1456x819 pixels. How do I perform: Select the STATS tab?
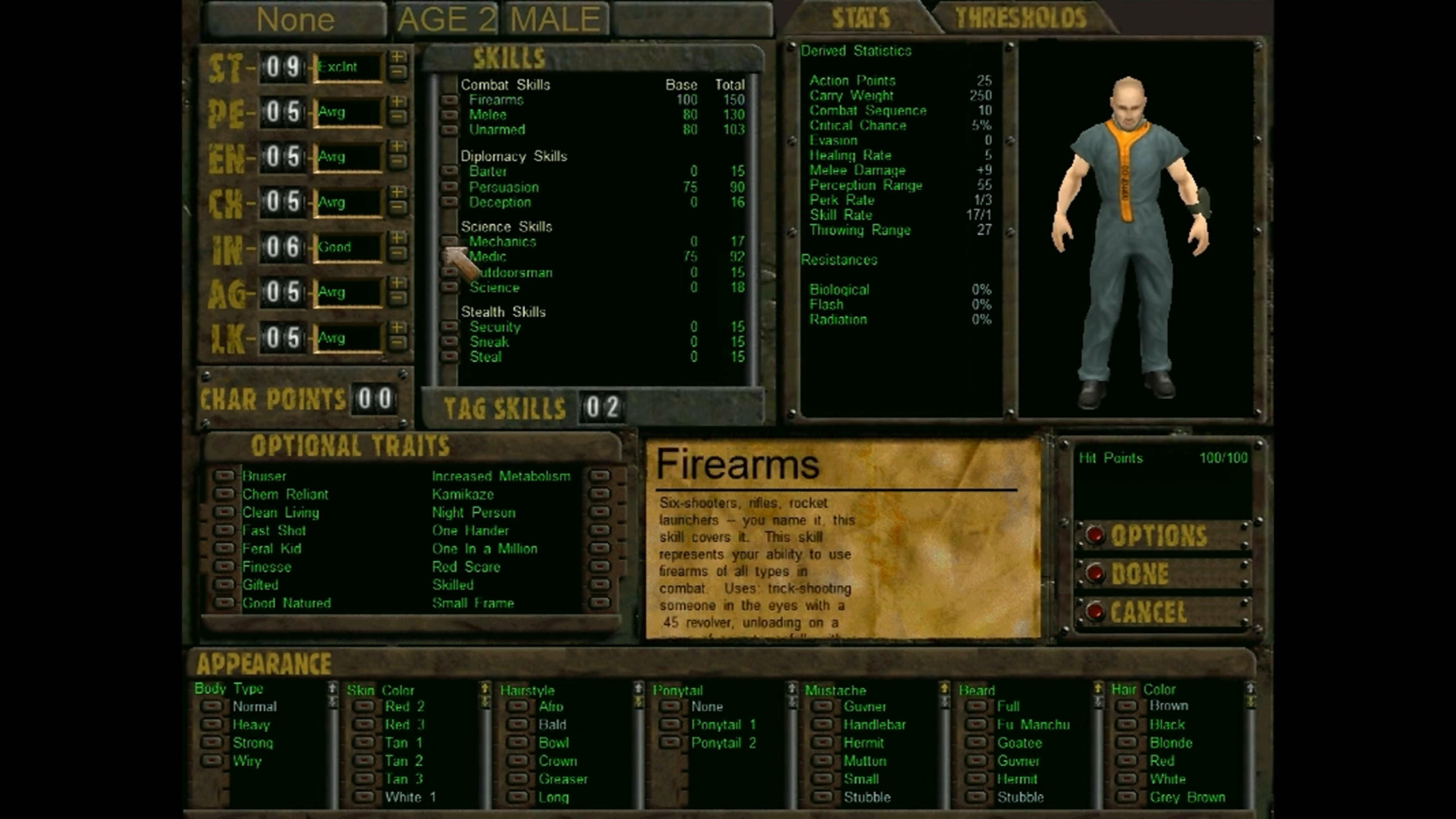coord(861,18)
